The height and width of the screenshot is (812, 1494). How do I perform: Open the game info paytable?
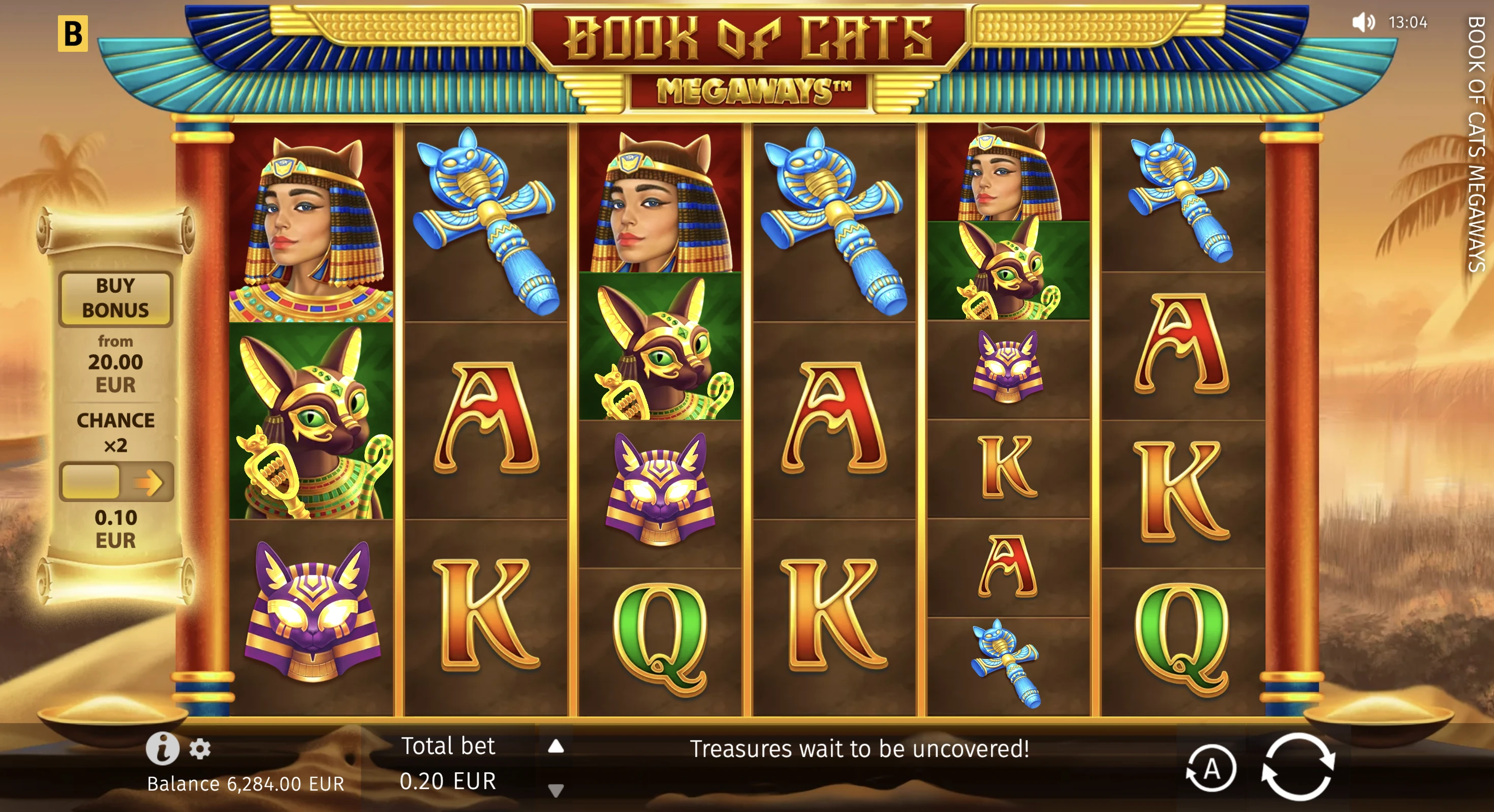point(162,748)
